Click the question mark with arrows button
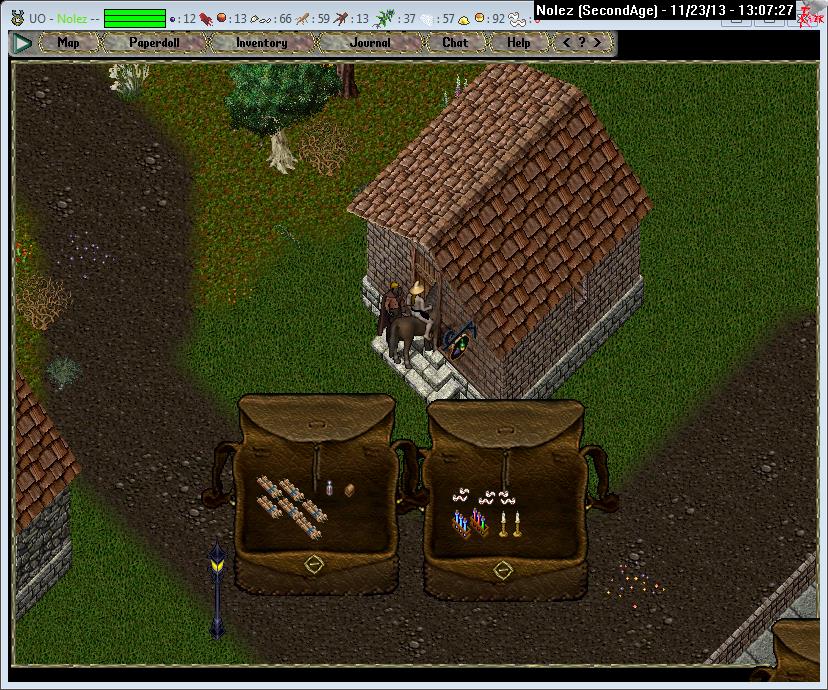Viewport: 828px width, 690px height. tap(583, 43)
